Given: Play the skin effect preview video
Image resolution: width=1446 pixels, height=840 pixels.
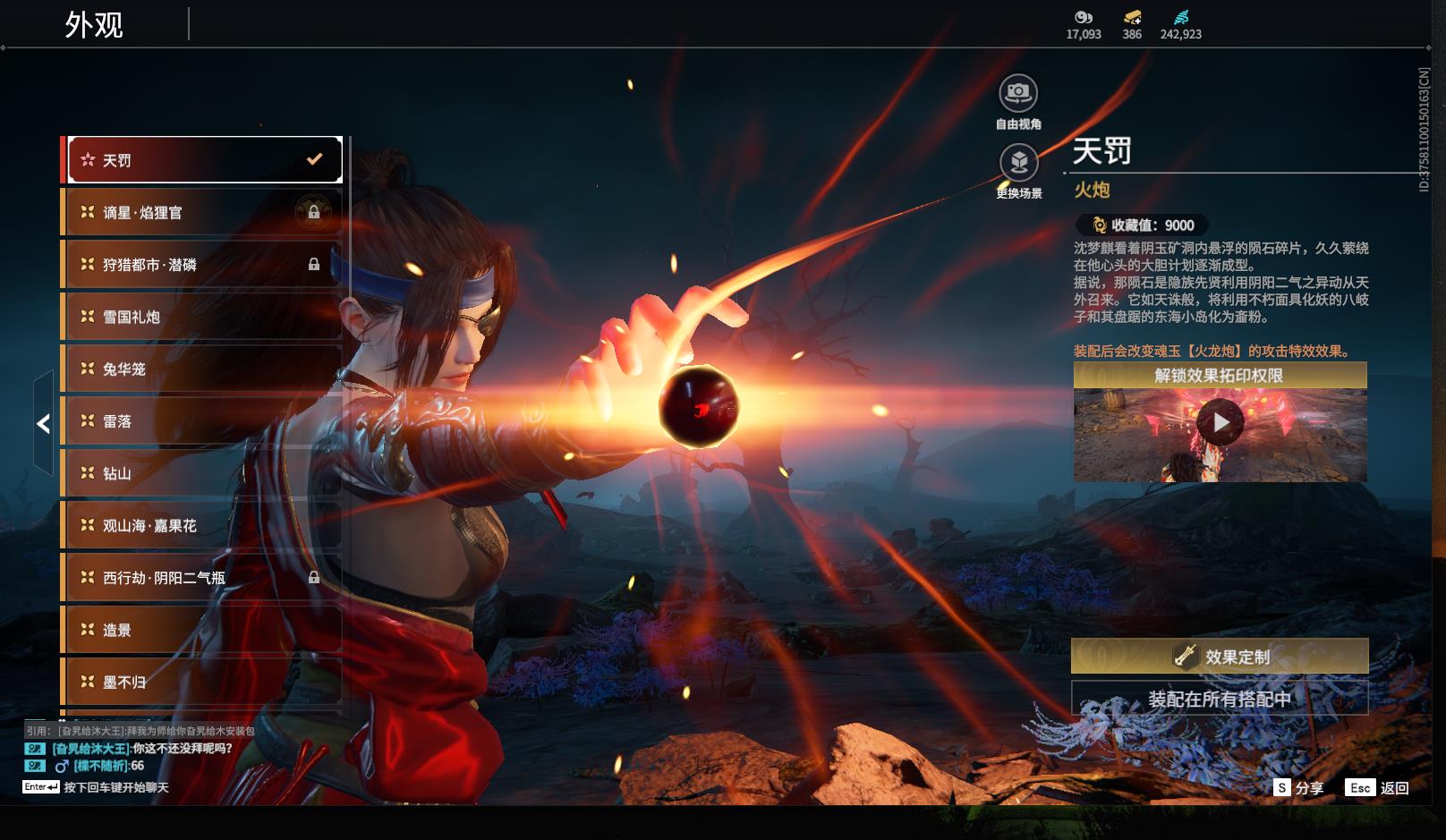Looking at the screenshot, I should pos(1221,422).
